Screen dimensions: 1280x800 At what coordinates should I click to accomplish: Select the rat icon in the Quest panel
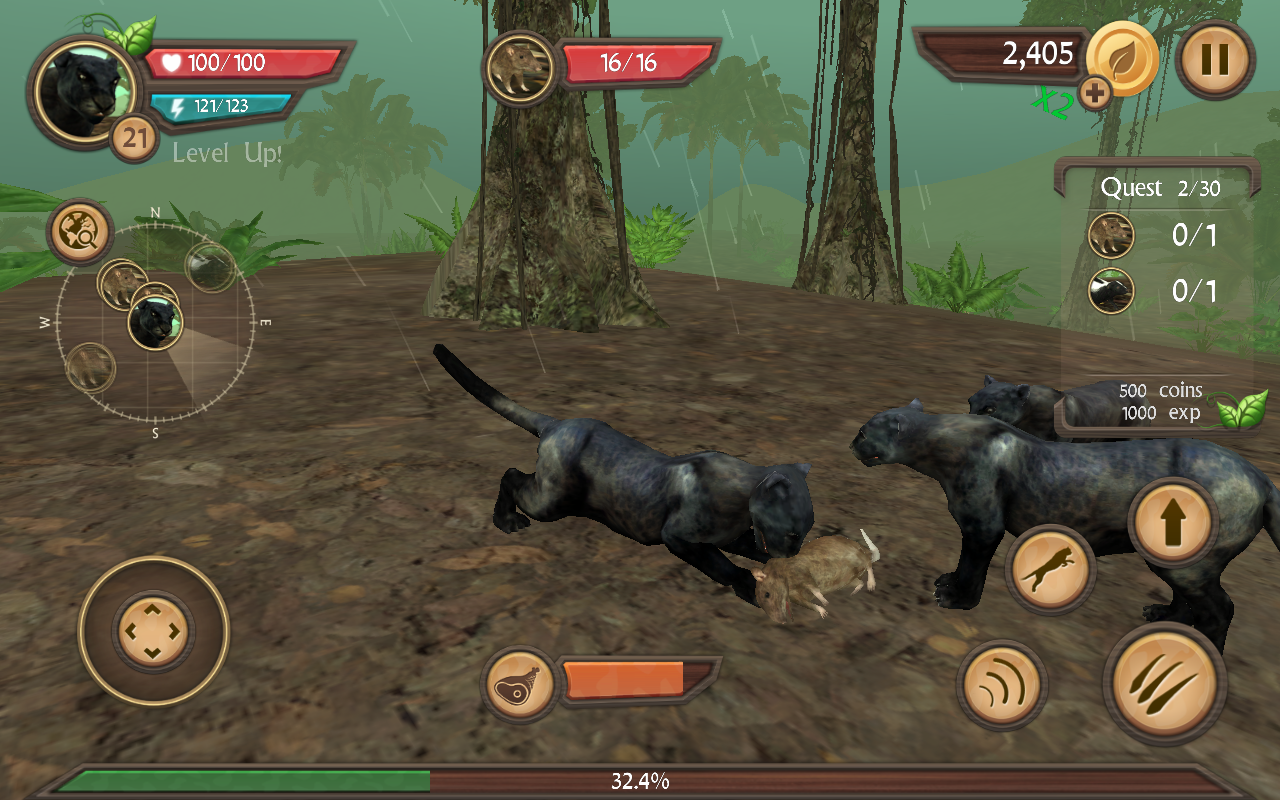click(x=1110, y=236)
